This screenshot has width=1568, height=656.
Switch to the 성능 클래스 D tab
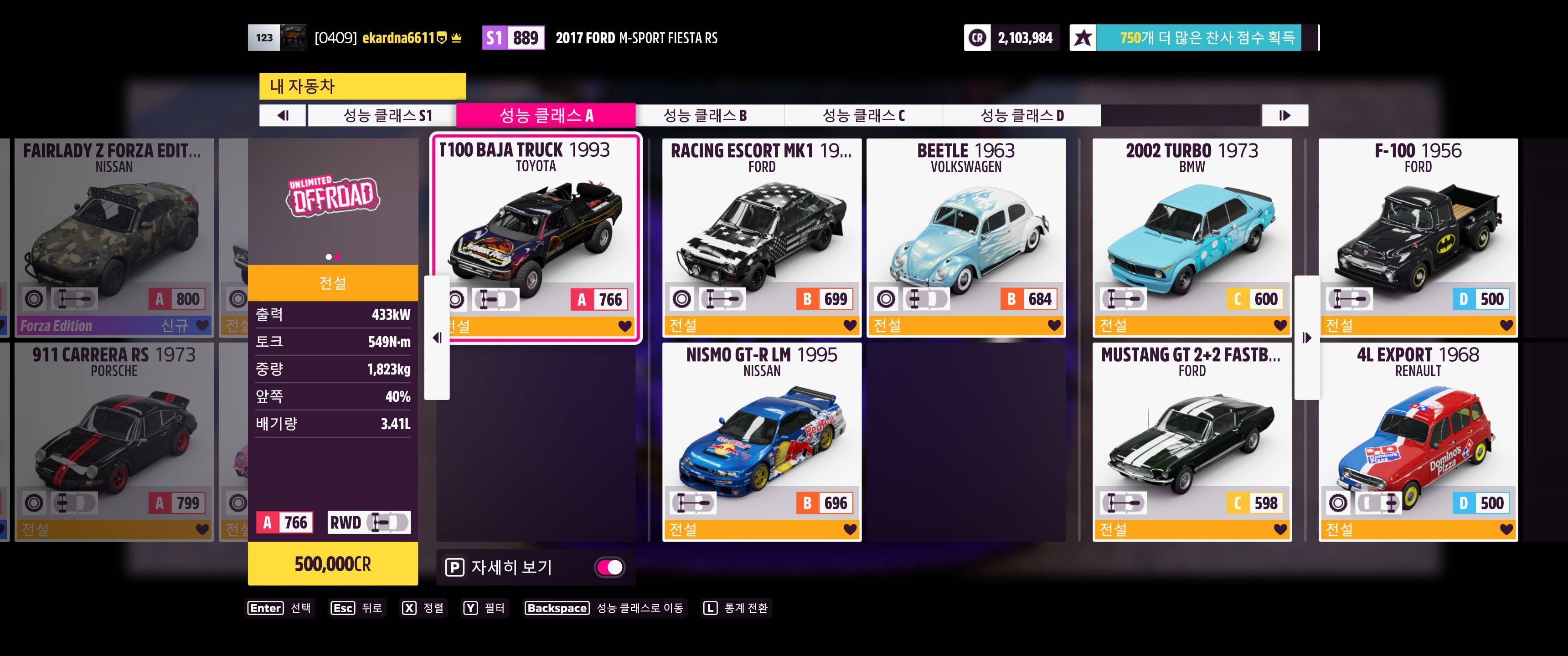click(1021, 116)
